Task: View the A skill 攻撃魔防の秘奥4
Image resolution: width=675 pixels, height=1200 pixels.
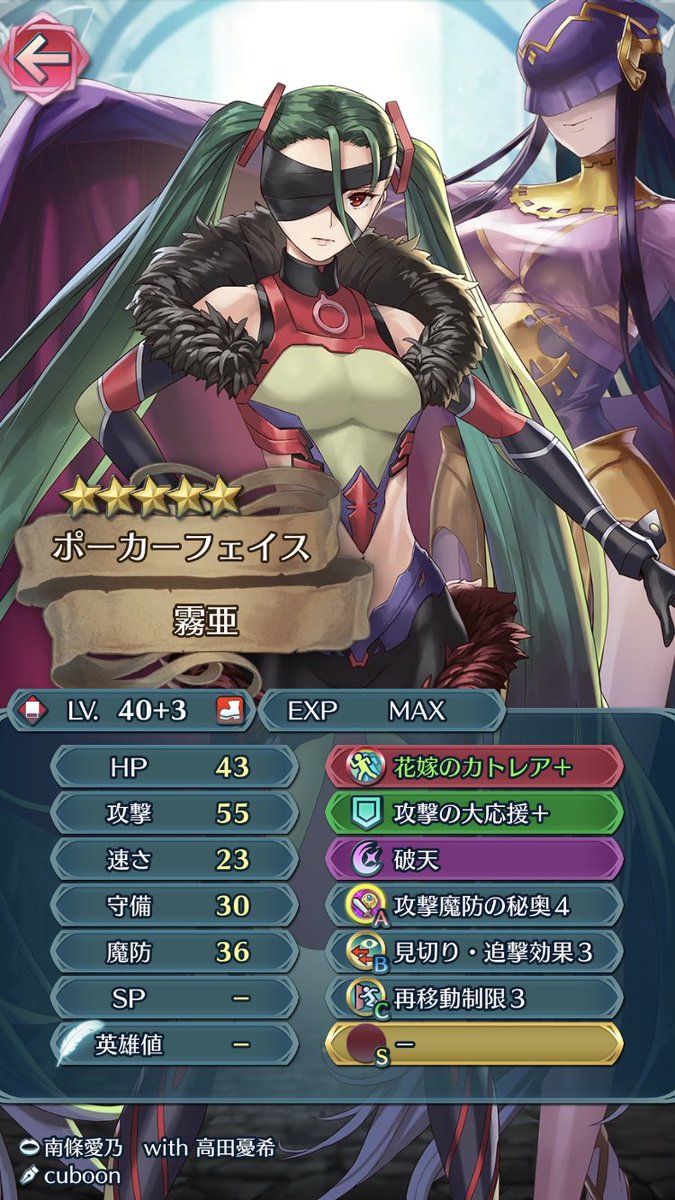Action: (475, 905)
